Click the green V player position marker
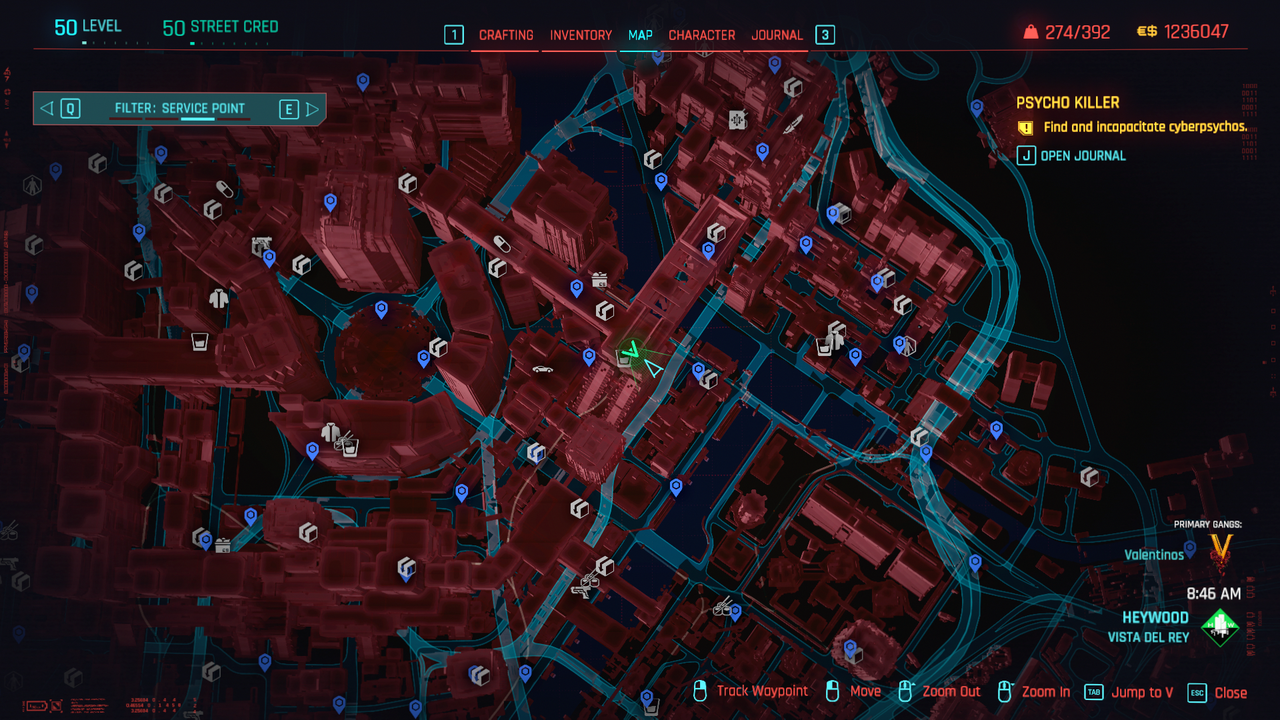The height and width of the screenshot is (720, 1280). [630, 351]
